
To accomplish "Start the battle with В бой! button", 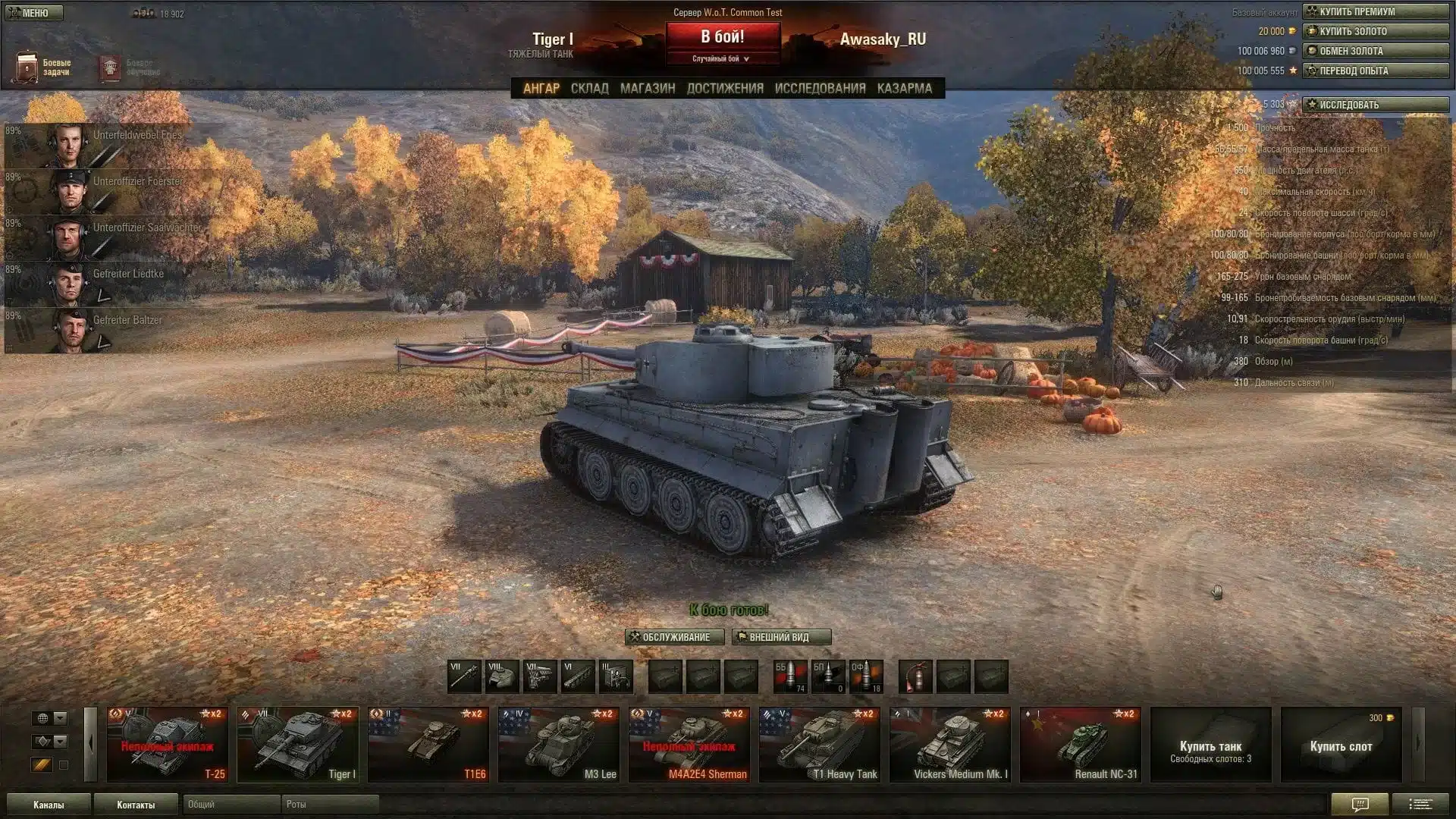I will click(723, 36).
